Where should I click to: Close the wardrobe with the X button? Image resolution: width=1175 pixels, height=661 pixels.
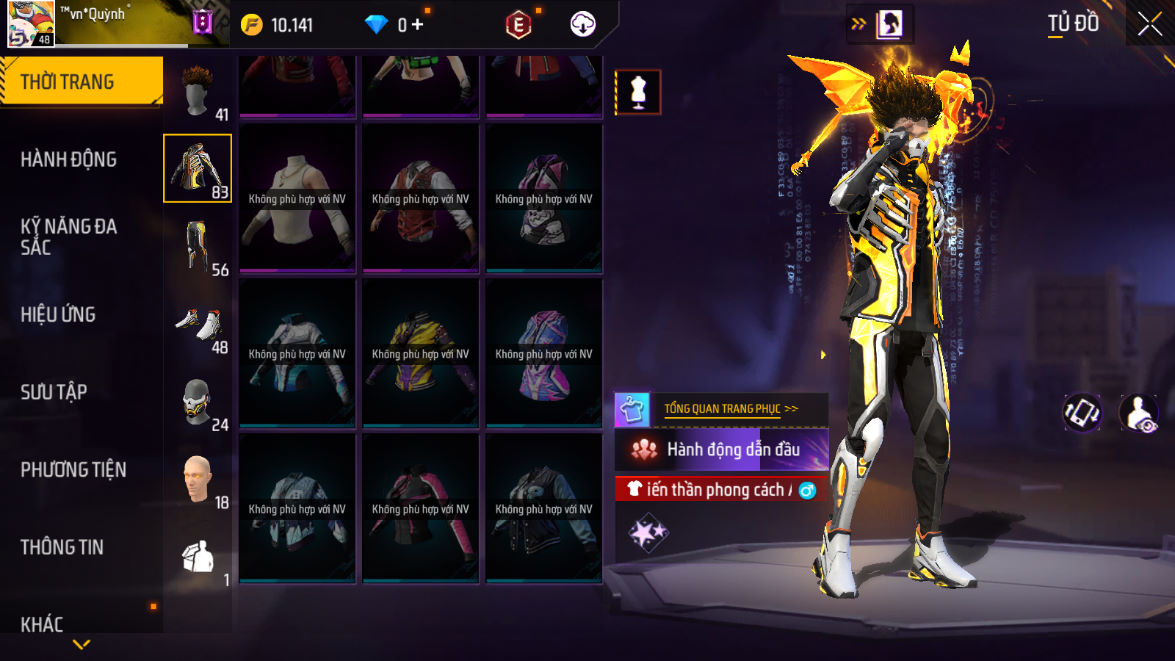point(1150,24)
